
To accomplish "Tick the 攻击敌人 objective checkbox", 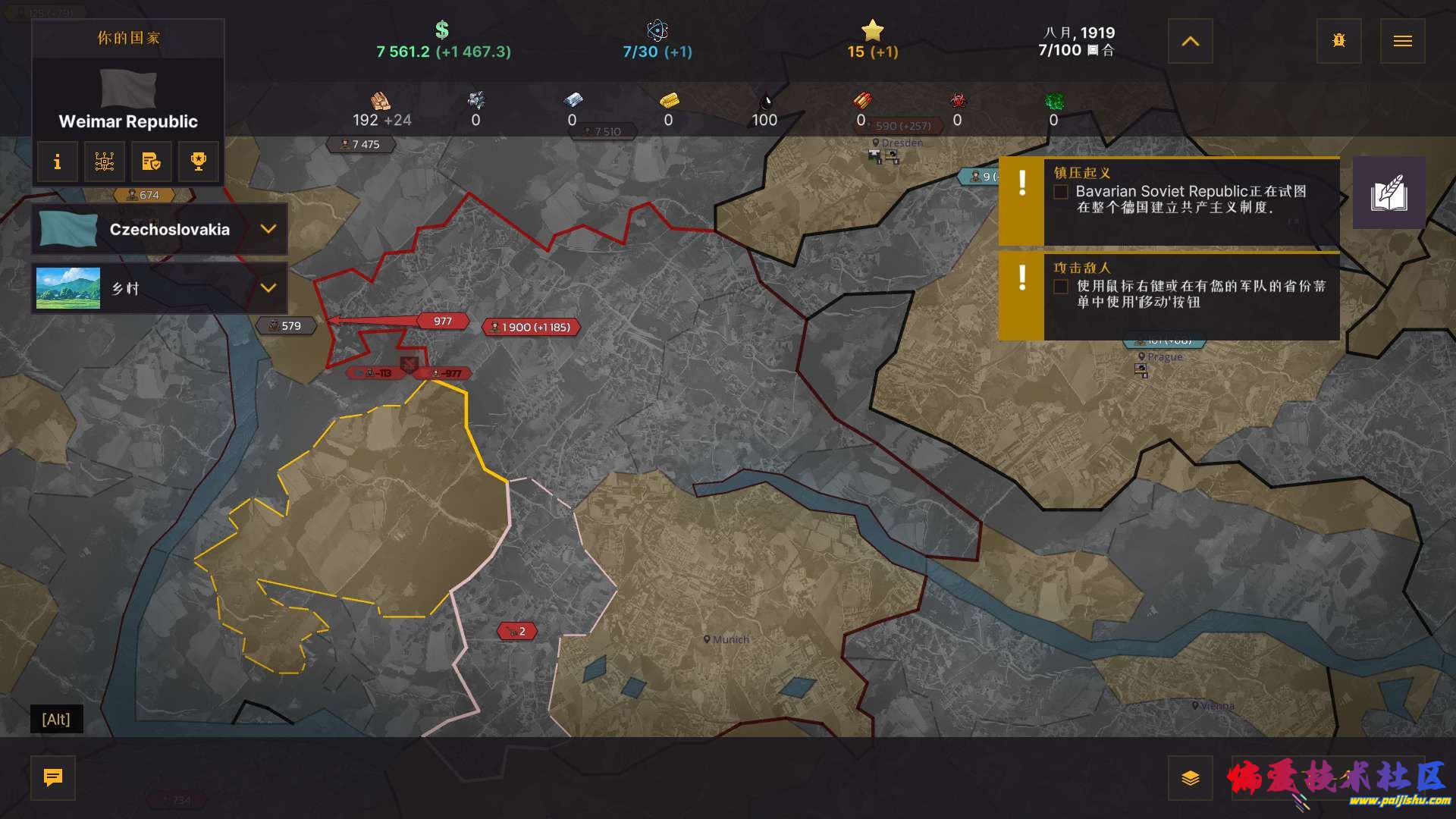I will [1061, 287].
